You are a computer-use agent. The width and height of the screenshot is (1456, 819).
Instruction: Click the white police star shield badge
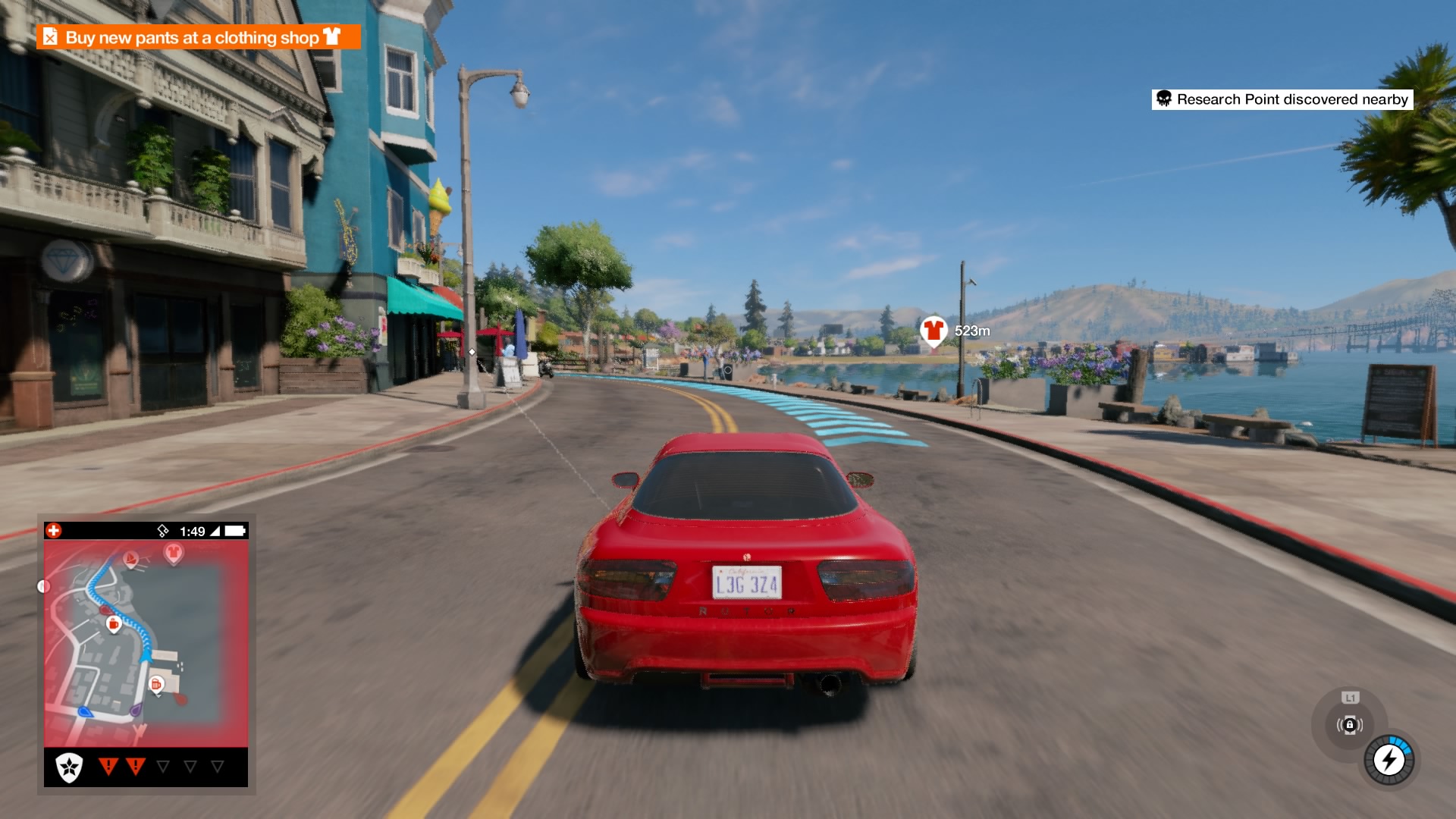point(69,767)
